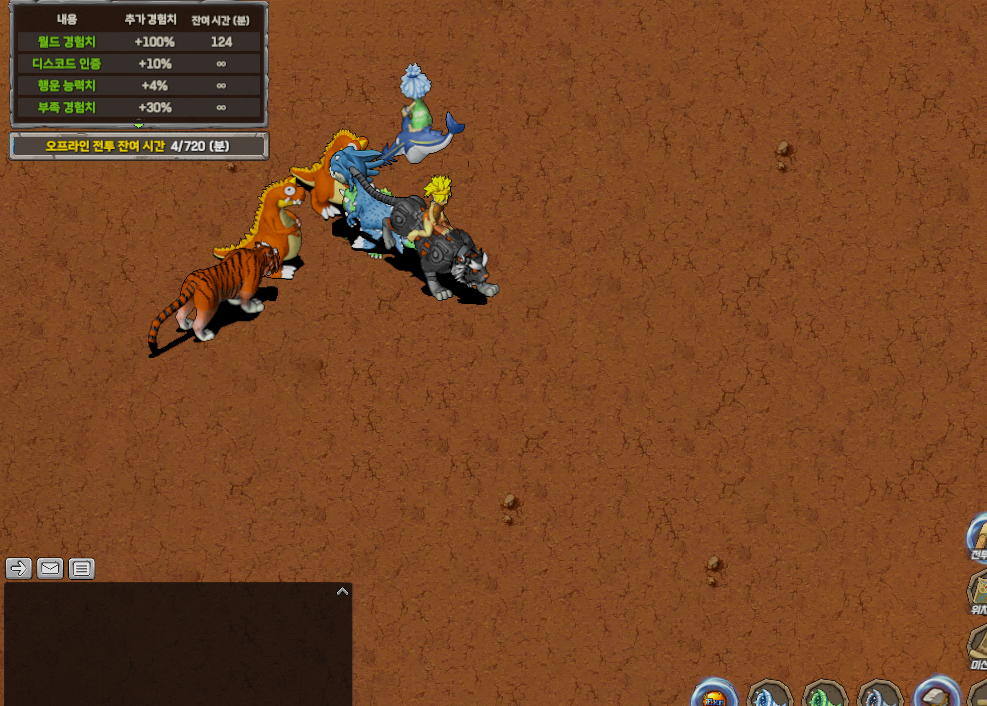Viewport: 987px width, 706px height.
Task: Activate the orange Exp orb icon
Action: [x=714, y=695]
